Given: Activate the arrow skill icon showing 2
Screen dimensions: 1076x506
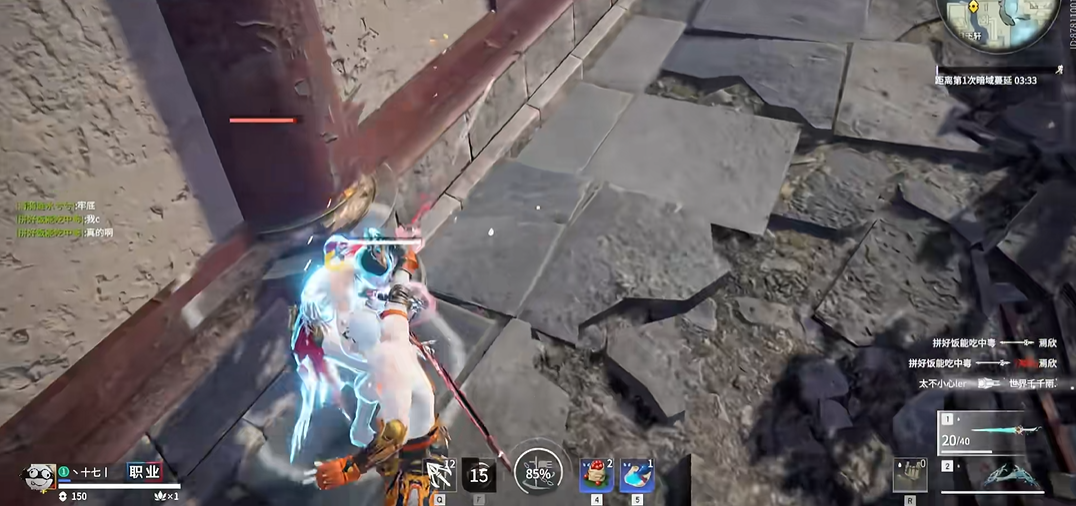Looking at the screenshot, I should click(436, 474).
